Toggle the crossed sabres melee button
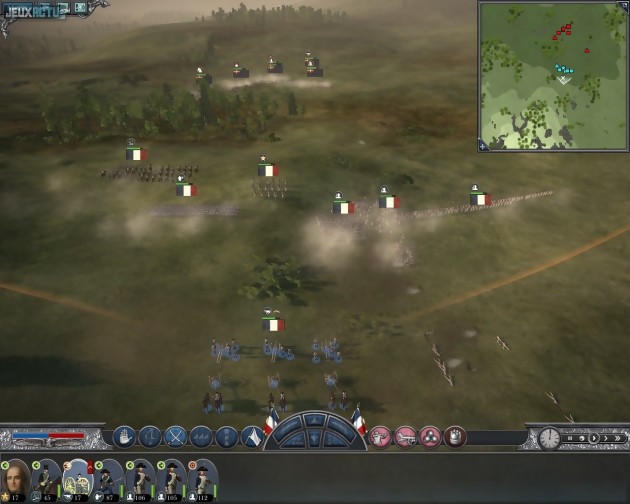The width and height of the screenshot is (630, 504). click(x=176, y=436)
